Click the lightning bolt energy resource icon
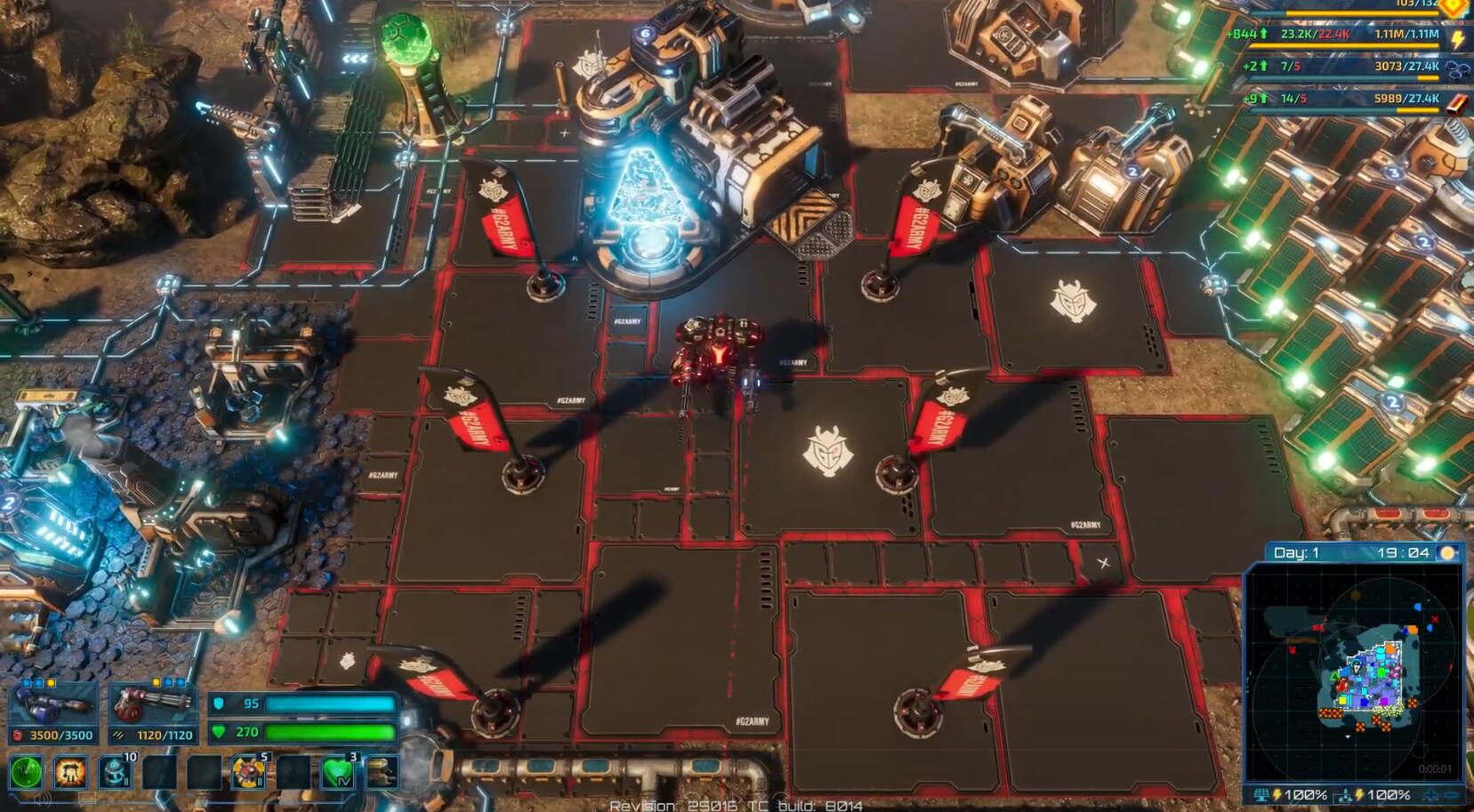1474x812 pixels. pos(1458,38)
